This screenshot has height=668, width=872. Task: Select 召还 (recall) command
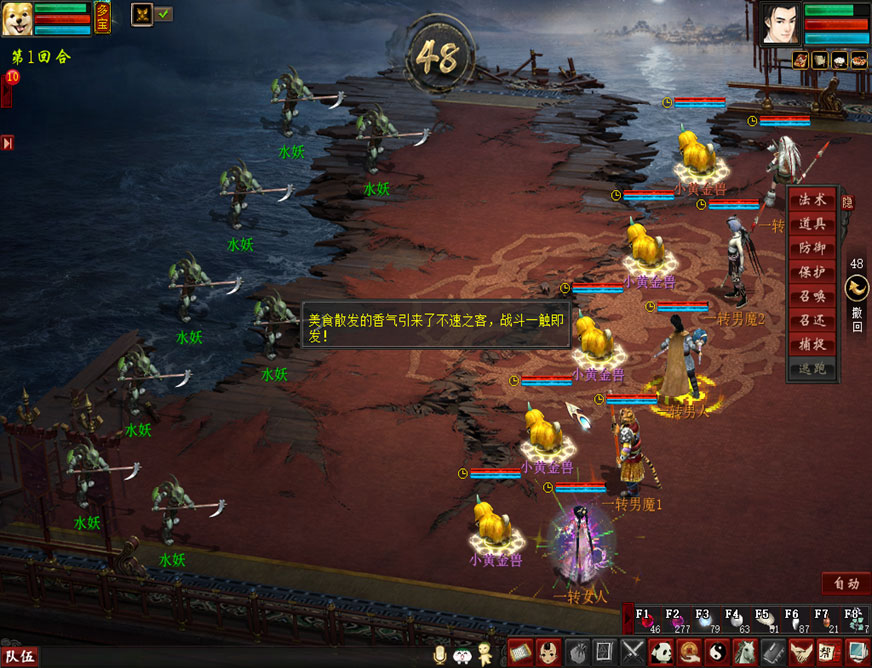[x=811, y=320]
